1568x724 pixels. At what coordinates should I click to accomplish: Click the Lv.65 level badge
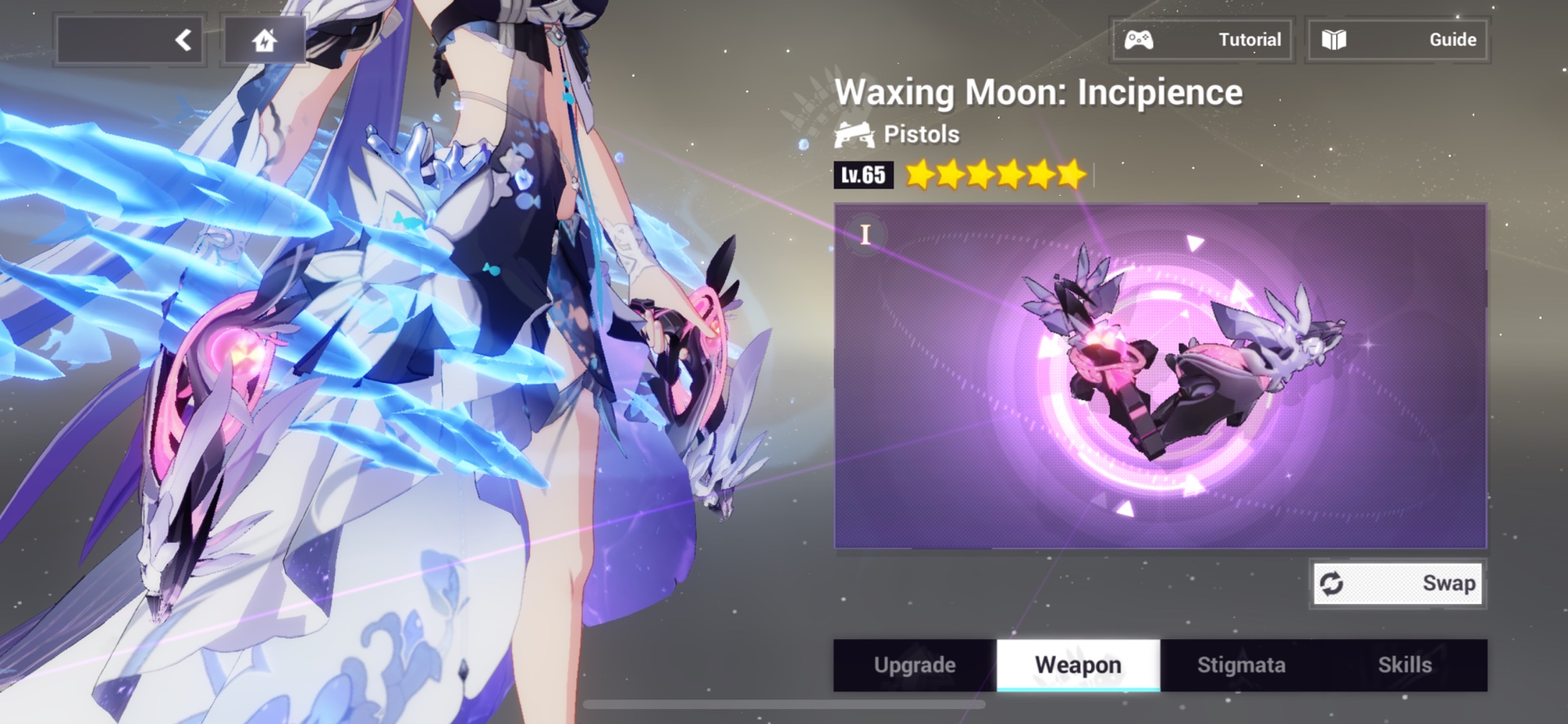862,175
